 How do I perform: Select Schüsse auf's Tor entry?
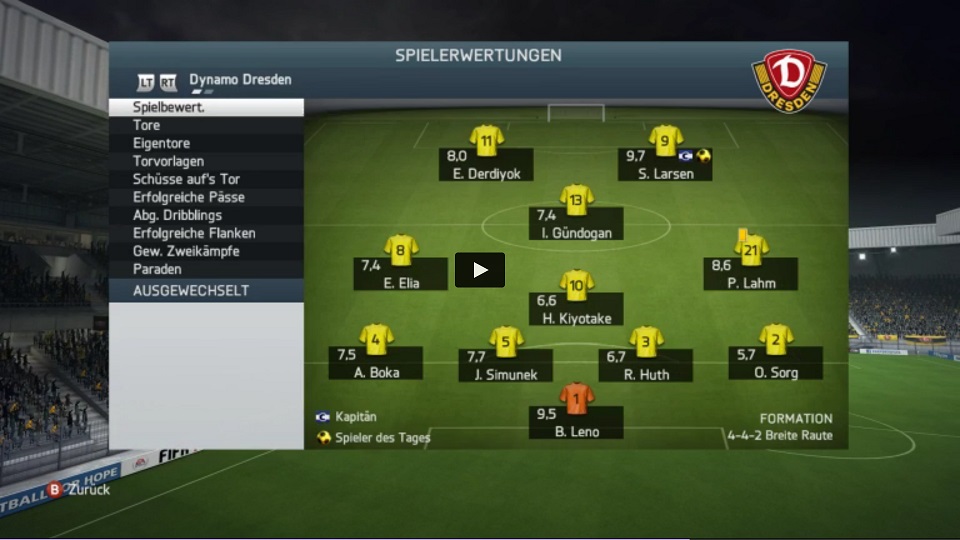(205, 179)
